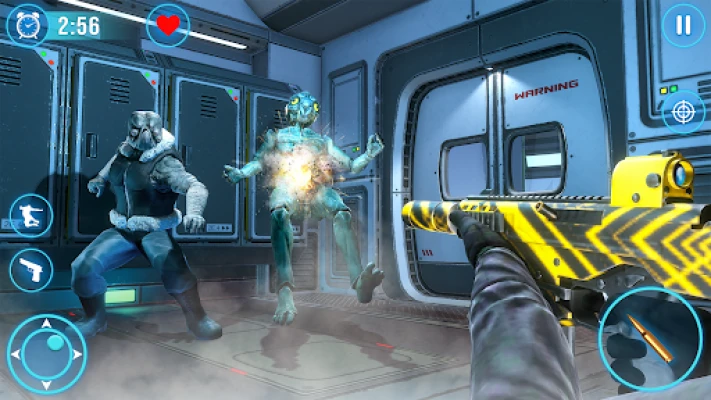Screen dimensions: 711x400
Task: Tap the running figure stance button
Action: coord(30,215)
